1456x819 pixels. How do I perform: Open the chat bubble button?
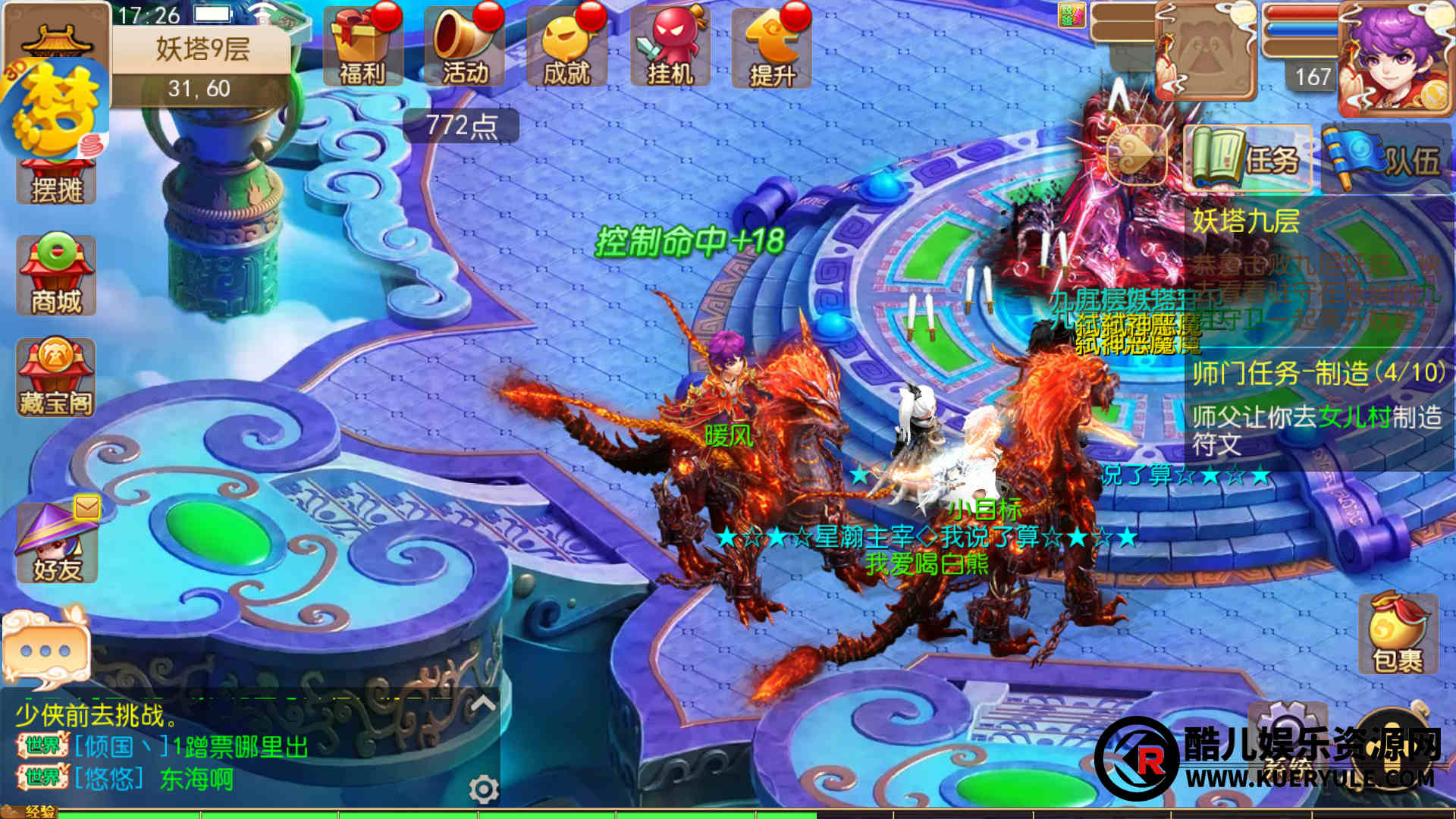tap(45, 650)
